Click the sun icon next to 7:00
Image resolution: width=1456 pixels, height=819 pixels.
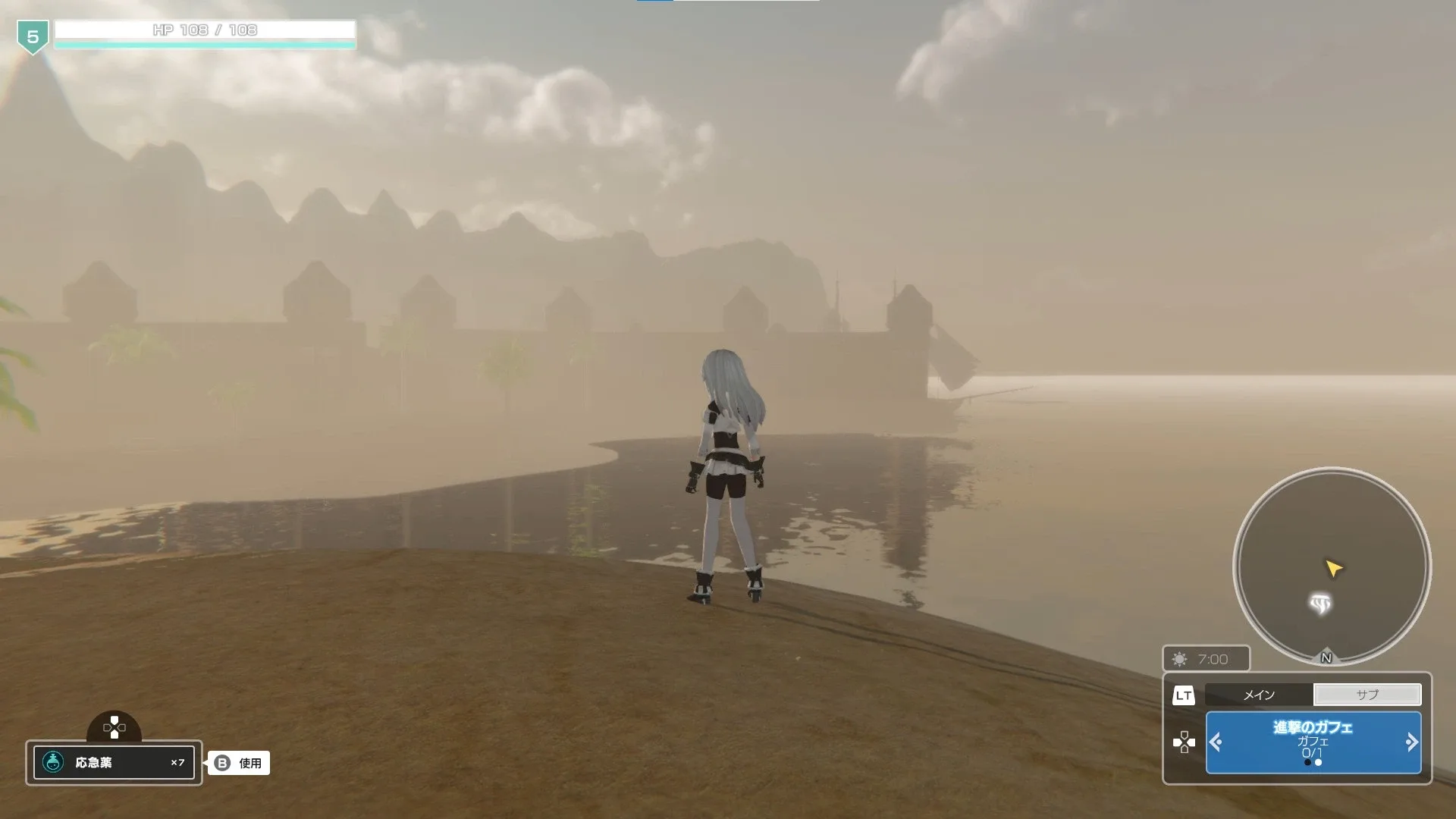[x=1178, y=658]
